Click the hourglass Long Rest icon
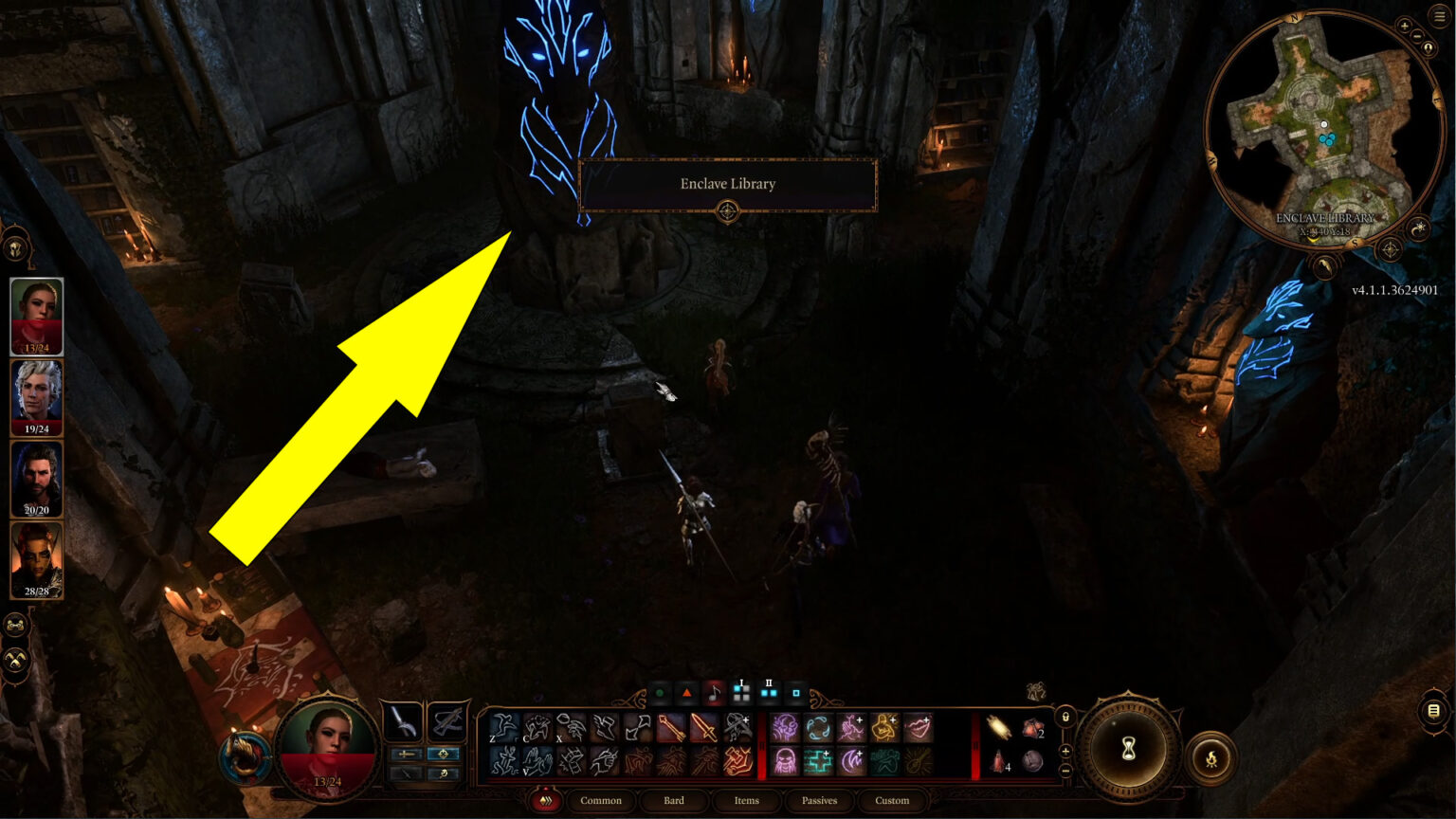Screen dimensions: 1456x819 [x=1129, y=748]
